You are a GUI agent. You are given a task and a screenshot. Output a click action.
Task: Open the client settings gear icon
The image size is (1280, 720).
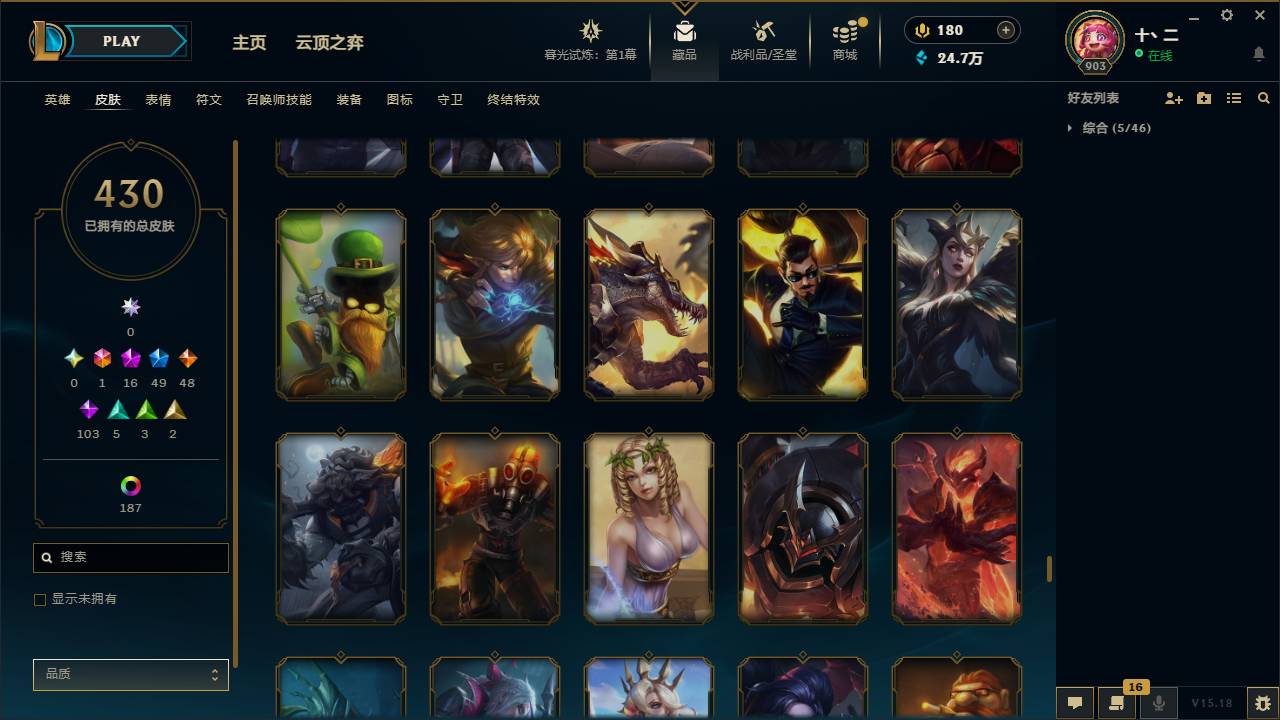pos(1226,15)
